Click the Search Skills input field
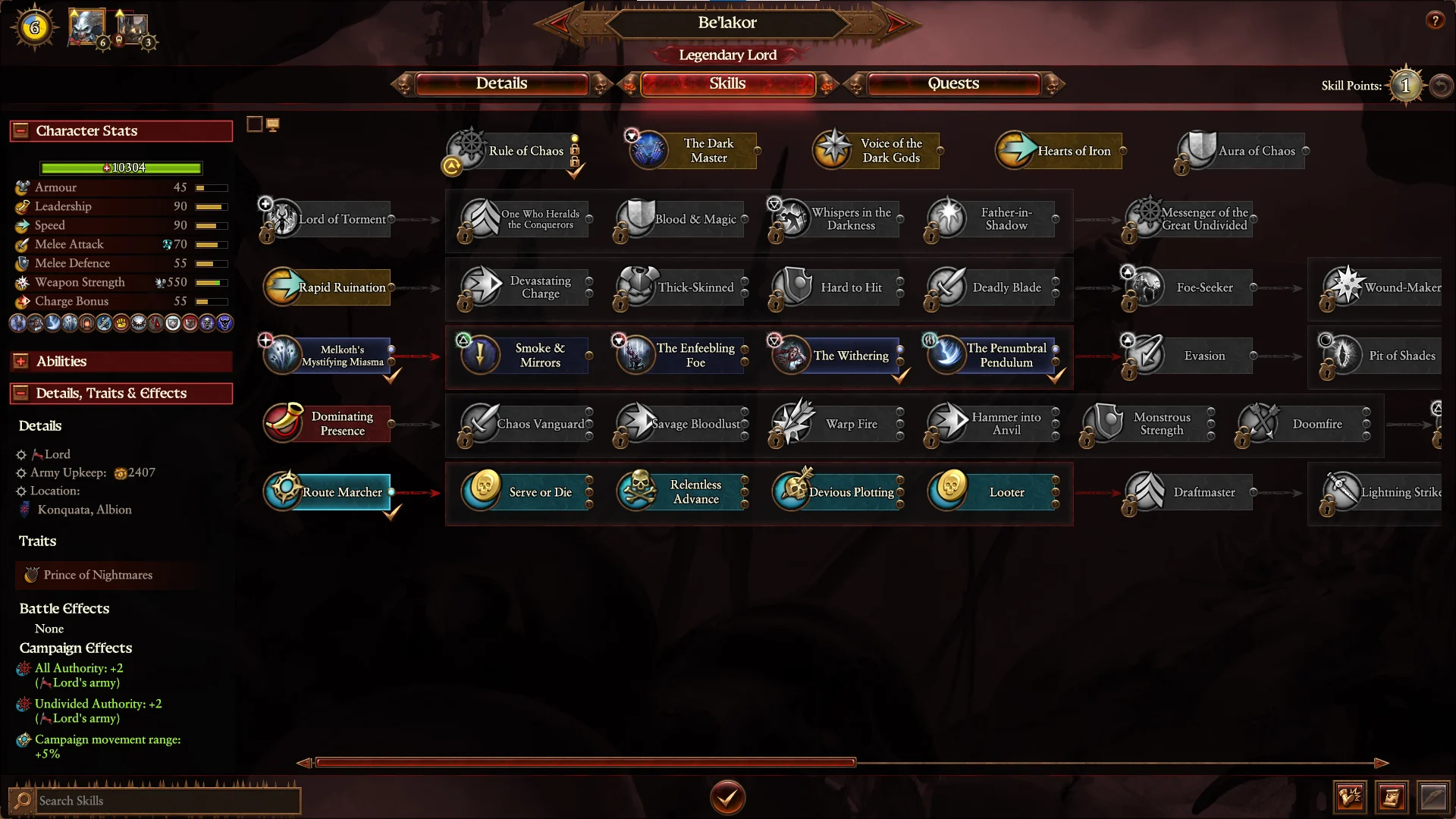The height and width of the screenshot is (819, 1456). (167, 801)
